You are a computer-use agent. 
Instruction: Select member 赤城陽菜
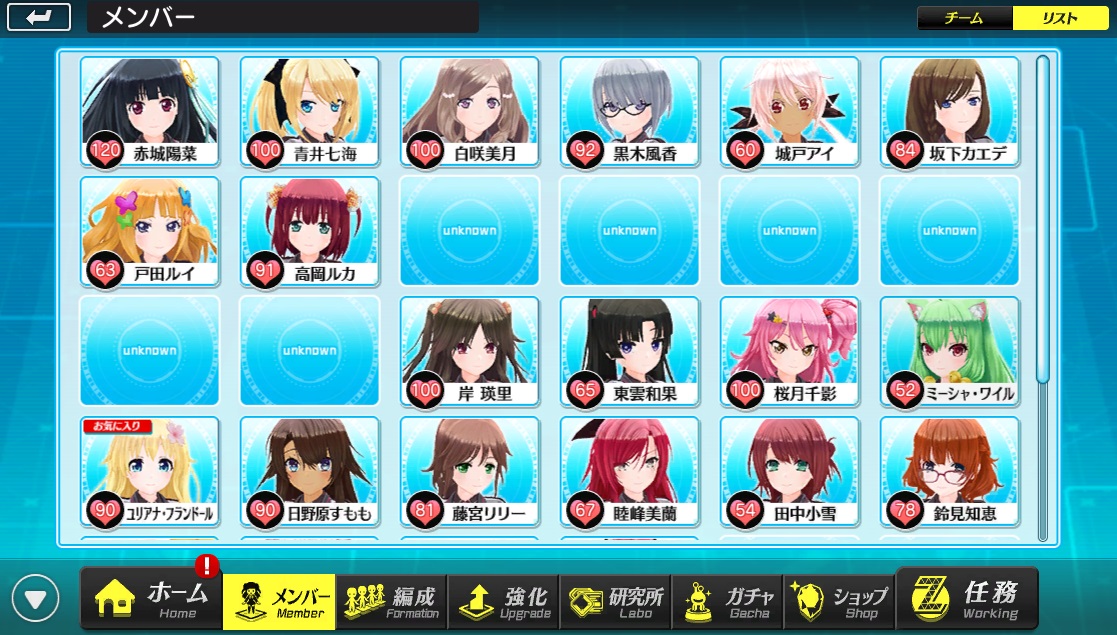[x=149, y=112]
